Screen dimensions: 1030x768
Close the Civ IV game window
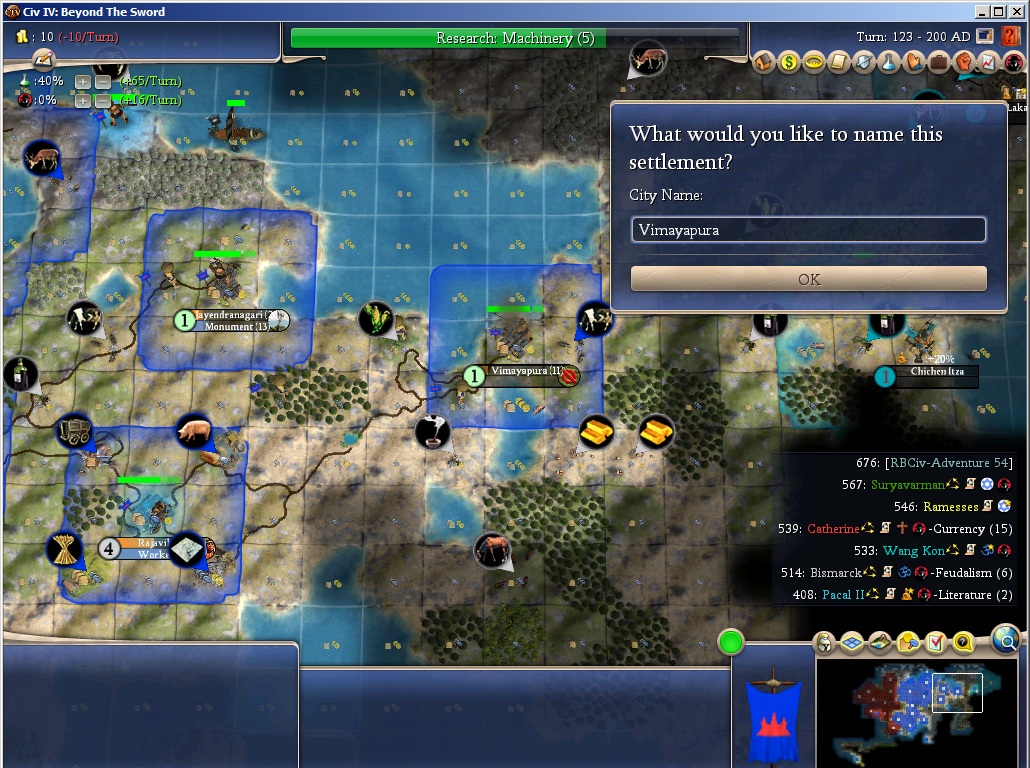(1017, 12)
